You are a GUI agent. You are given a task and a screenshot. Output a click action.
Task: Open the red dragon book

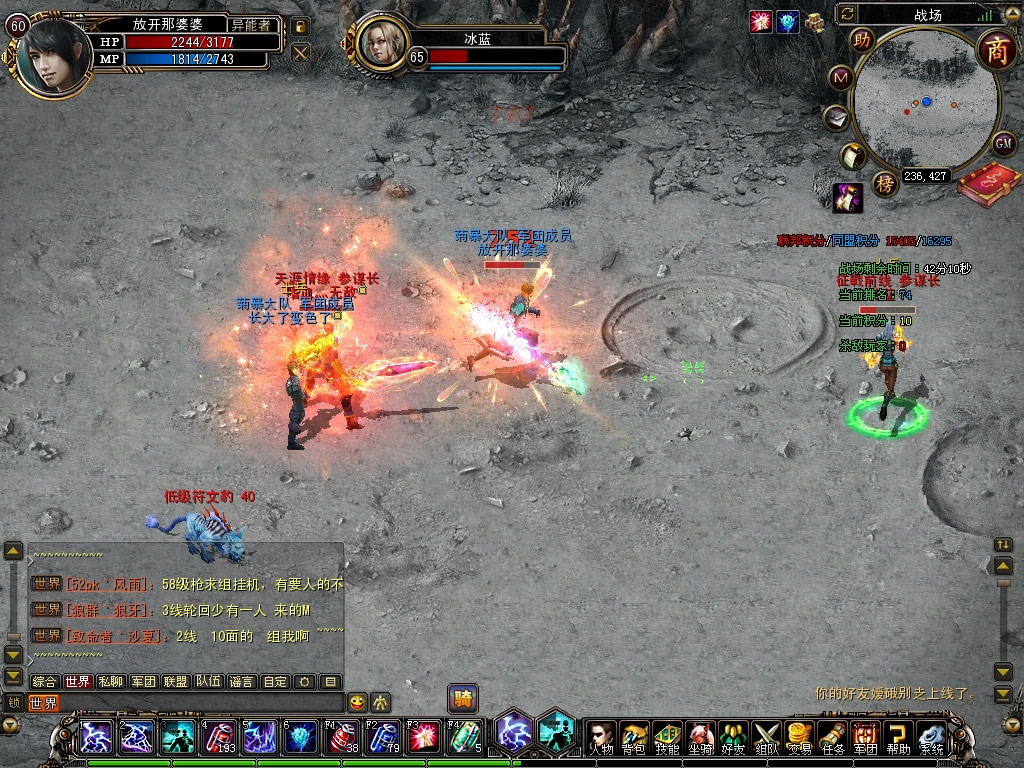(x=988, y=185)
